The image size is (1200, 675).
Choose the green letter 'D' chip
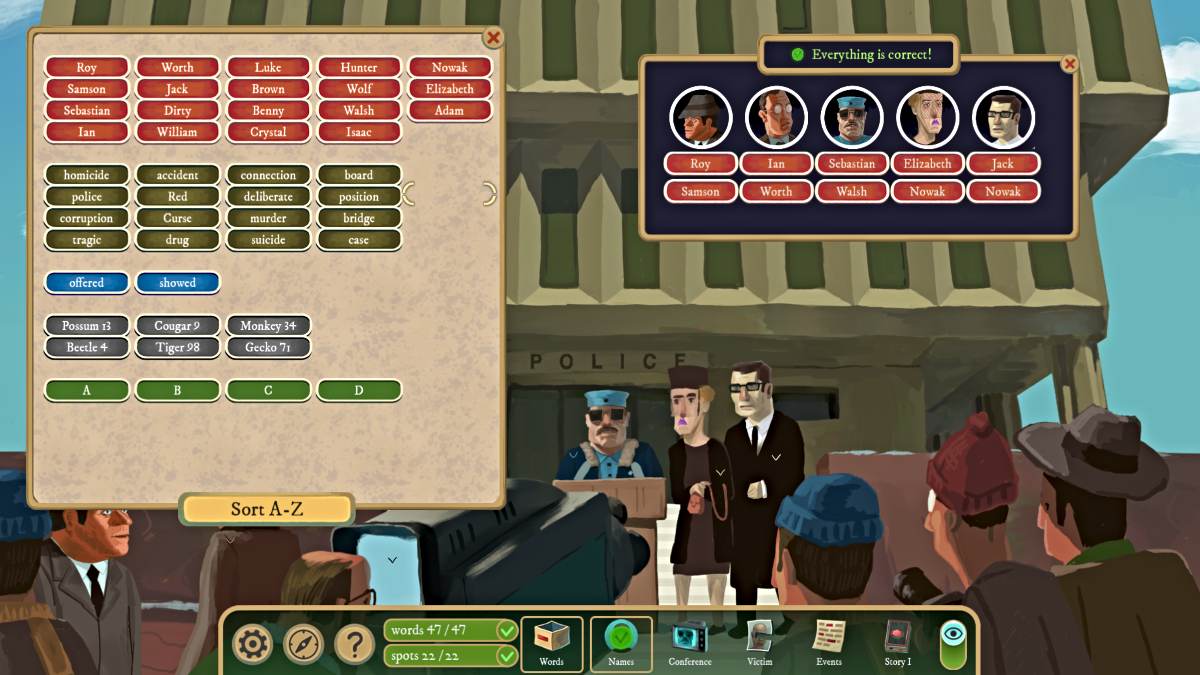tap(359, 390)
